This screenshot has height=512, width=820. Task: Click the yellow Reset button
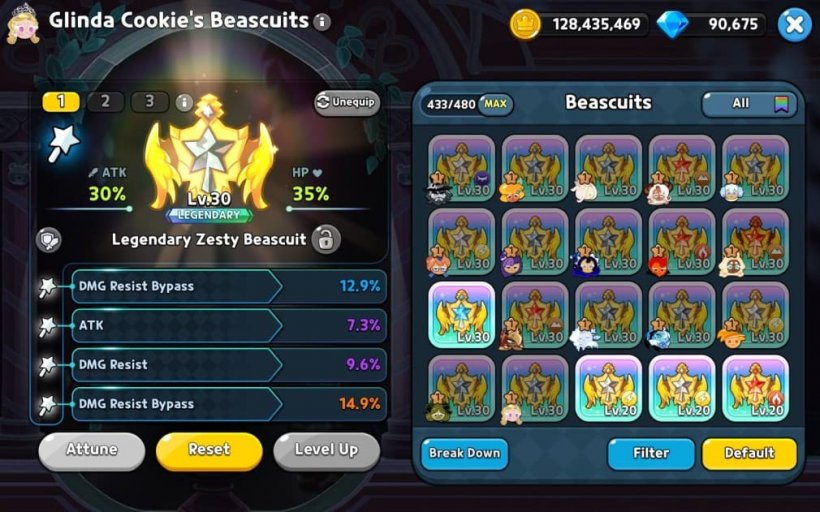coord(209,450)
